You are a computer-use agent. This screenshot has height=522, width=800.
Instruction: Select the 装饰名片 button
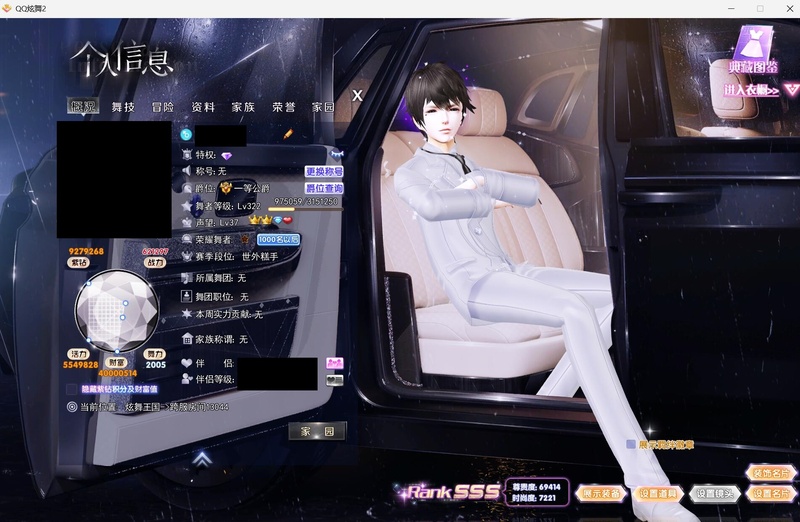tap(770, 472)
